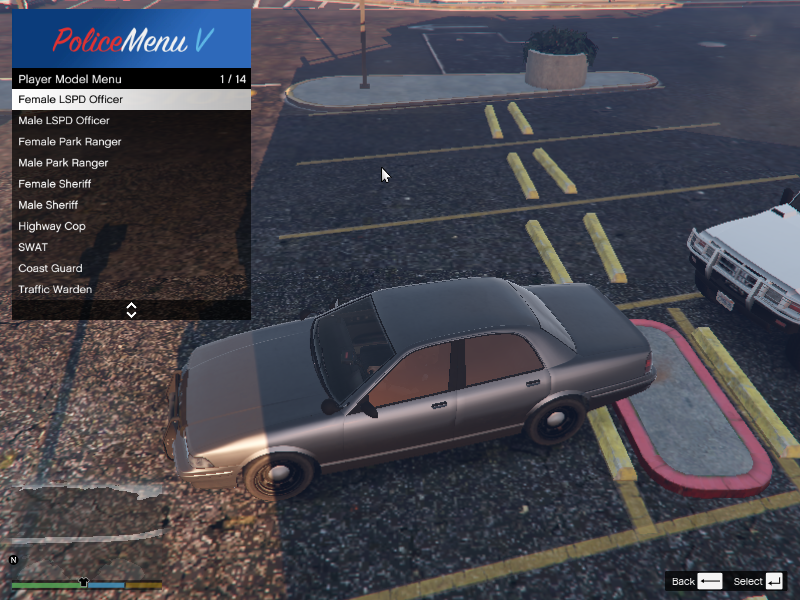The width and height of the screenshot is (800, 600).
Task: Select Coast Guard model
Action: click(130, 268)
